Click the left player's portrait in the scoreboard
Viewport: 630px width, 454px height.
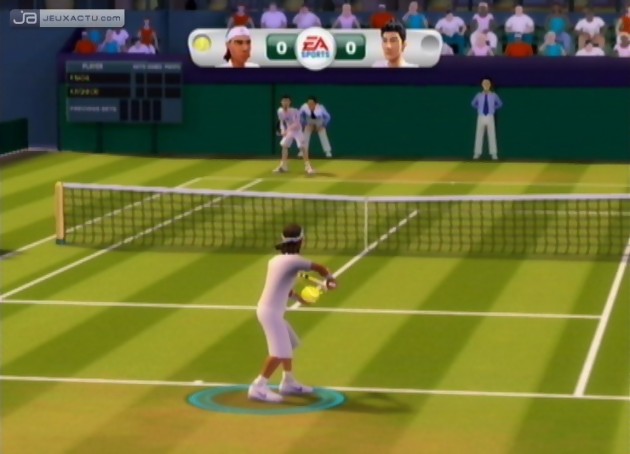click(x=239, y=47)
